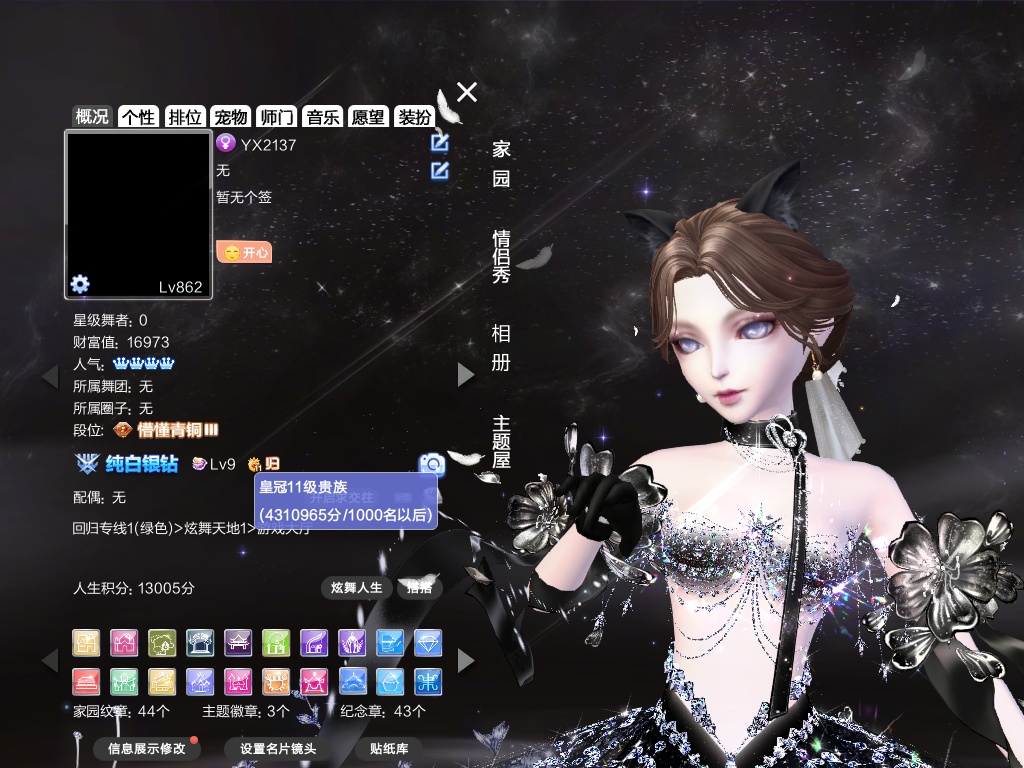Open the 音乐 tab

[323, 117]
